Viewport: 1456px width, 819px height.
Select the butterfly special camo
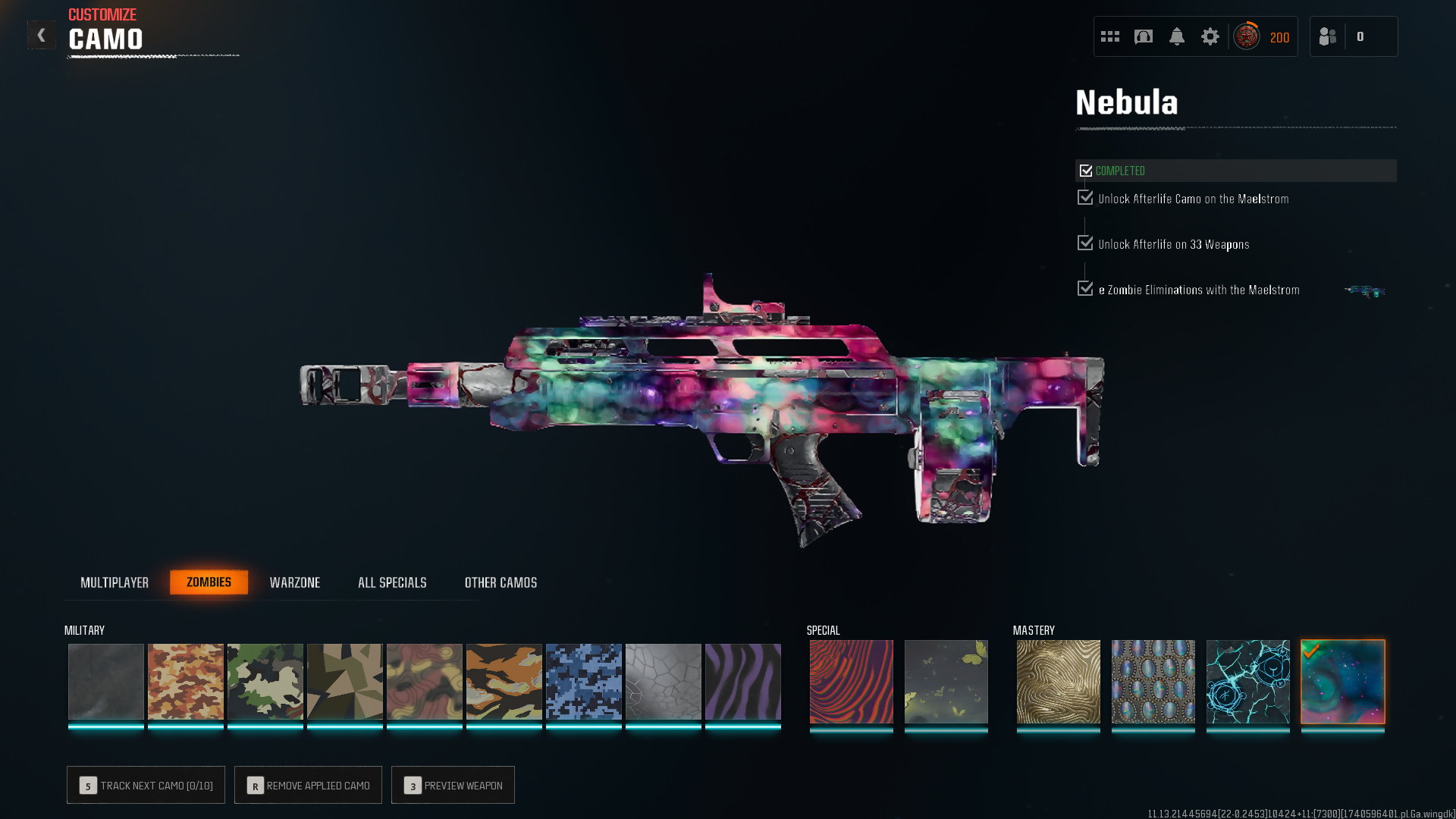coord(946,682)
